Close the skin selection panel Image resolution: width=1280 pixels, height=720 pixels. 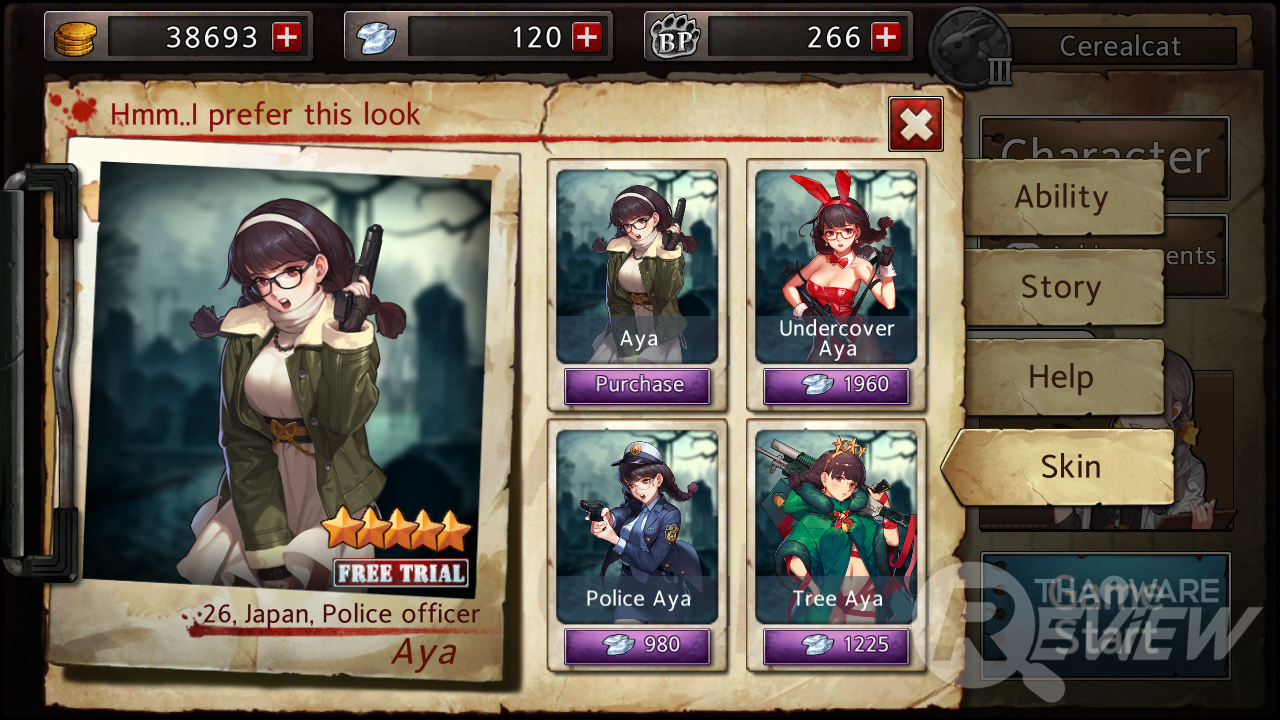pyautogui.click(x=915, y=124)
